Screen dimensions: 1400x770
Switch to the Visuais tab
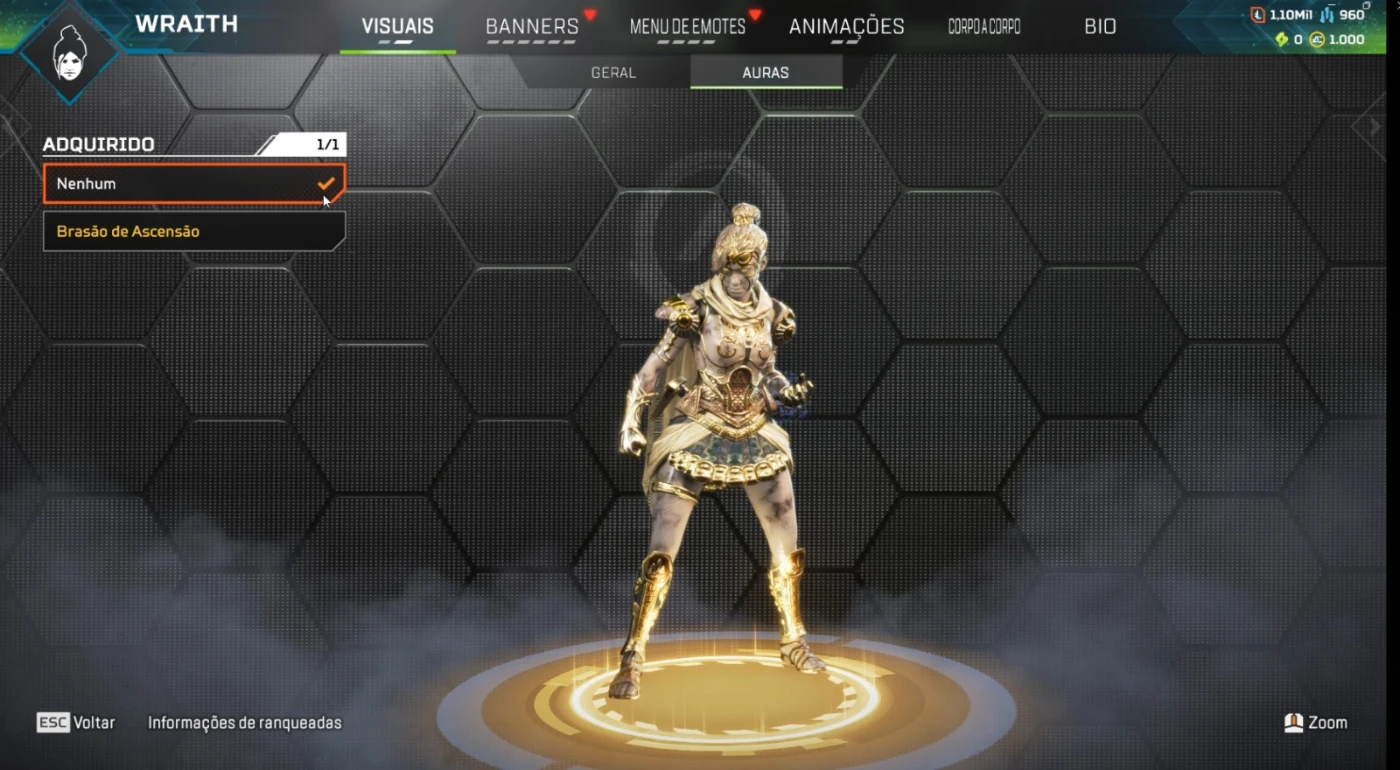click(x=397, y=27)
